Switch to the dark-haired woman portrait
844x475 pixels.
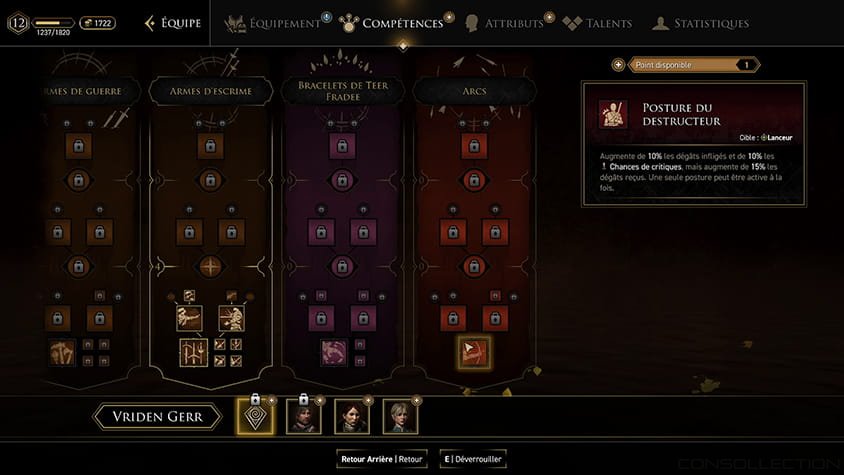click(352, 416)
